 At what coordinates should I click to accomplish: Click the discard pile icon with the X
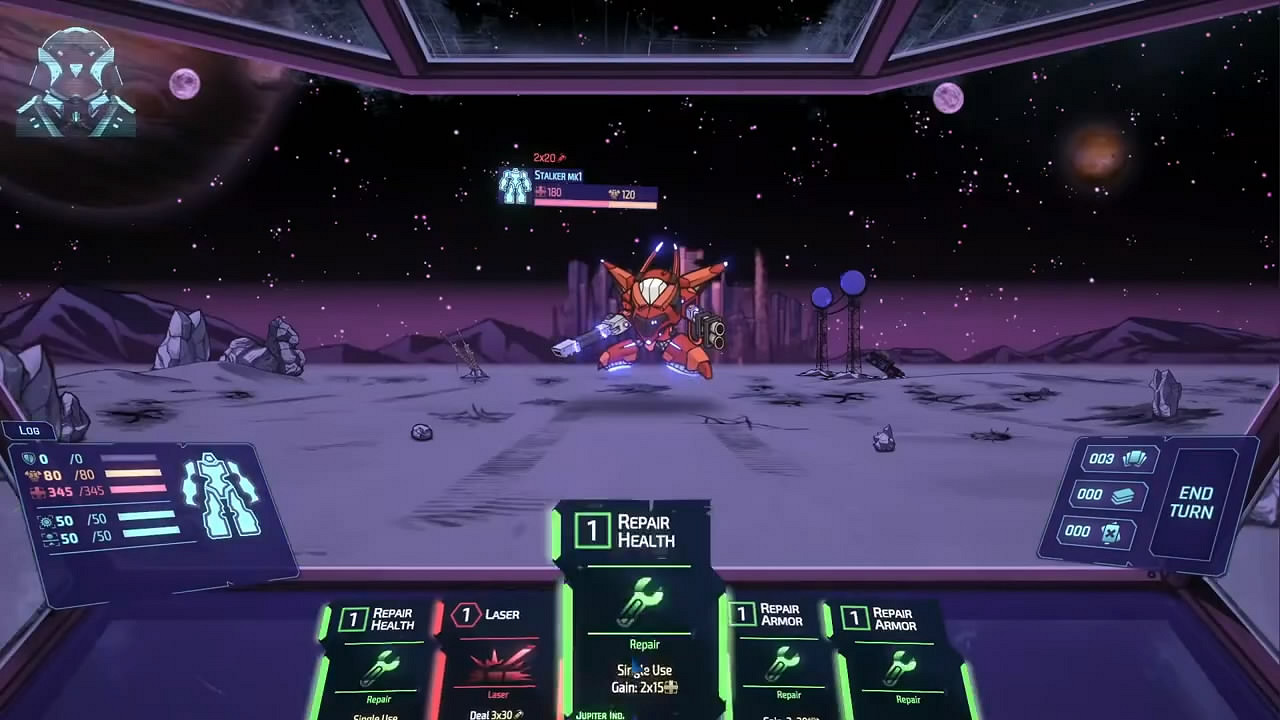[1110, 531]
